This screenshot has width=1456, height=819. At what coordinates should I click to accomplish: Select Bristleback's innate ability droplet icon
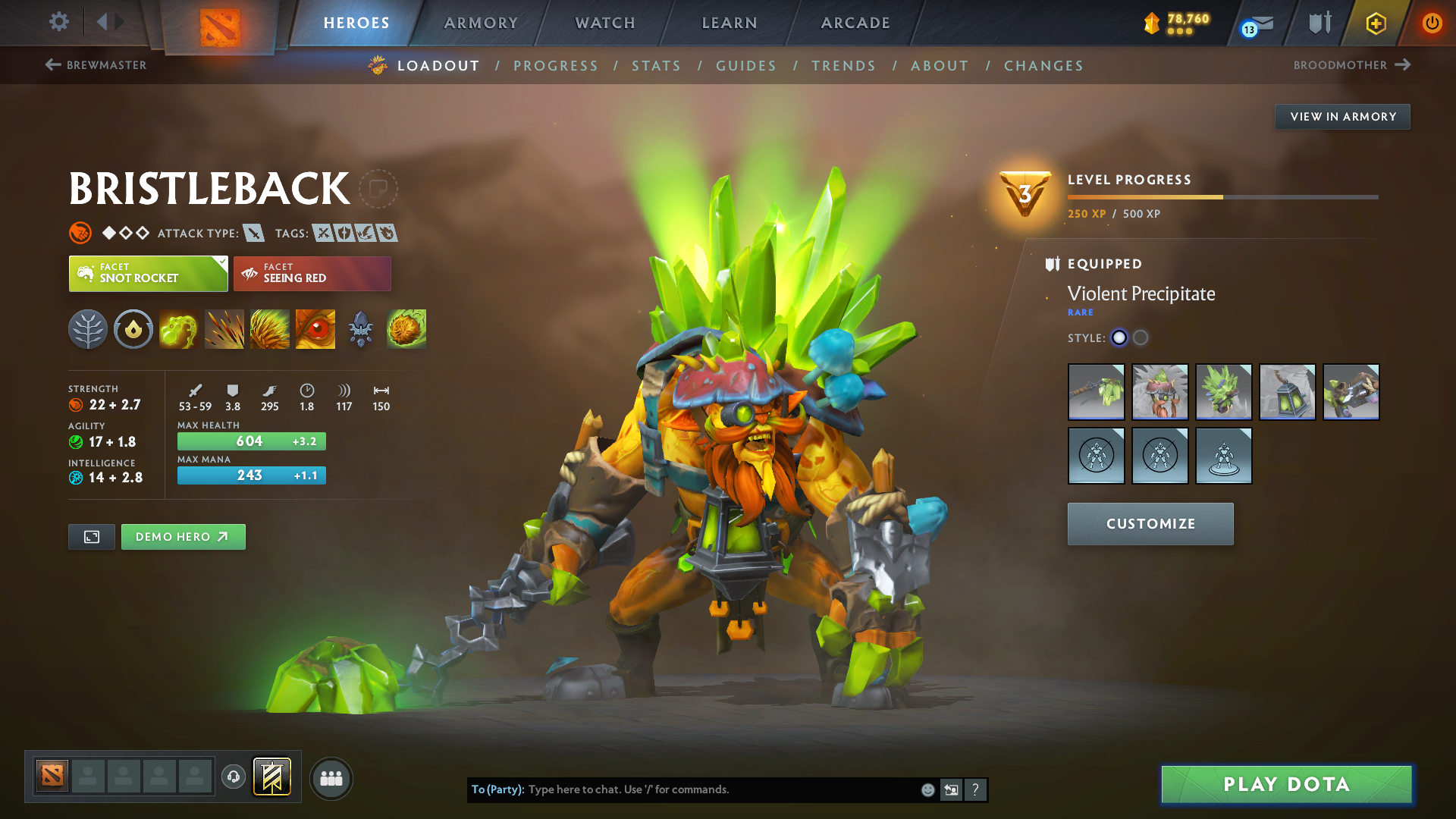(133, 328)
